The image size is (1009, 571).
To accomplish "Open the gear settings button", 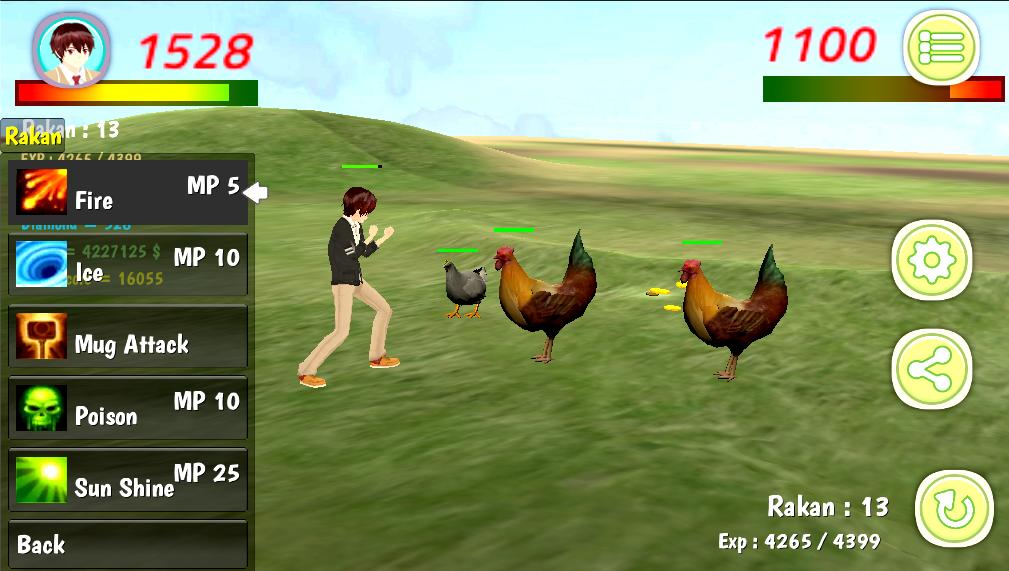I will click(x=931, y=261).
